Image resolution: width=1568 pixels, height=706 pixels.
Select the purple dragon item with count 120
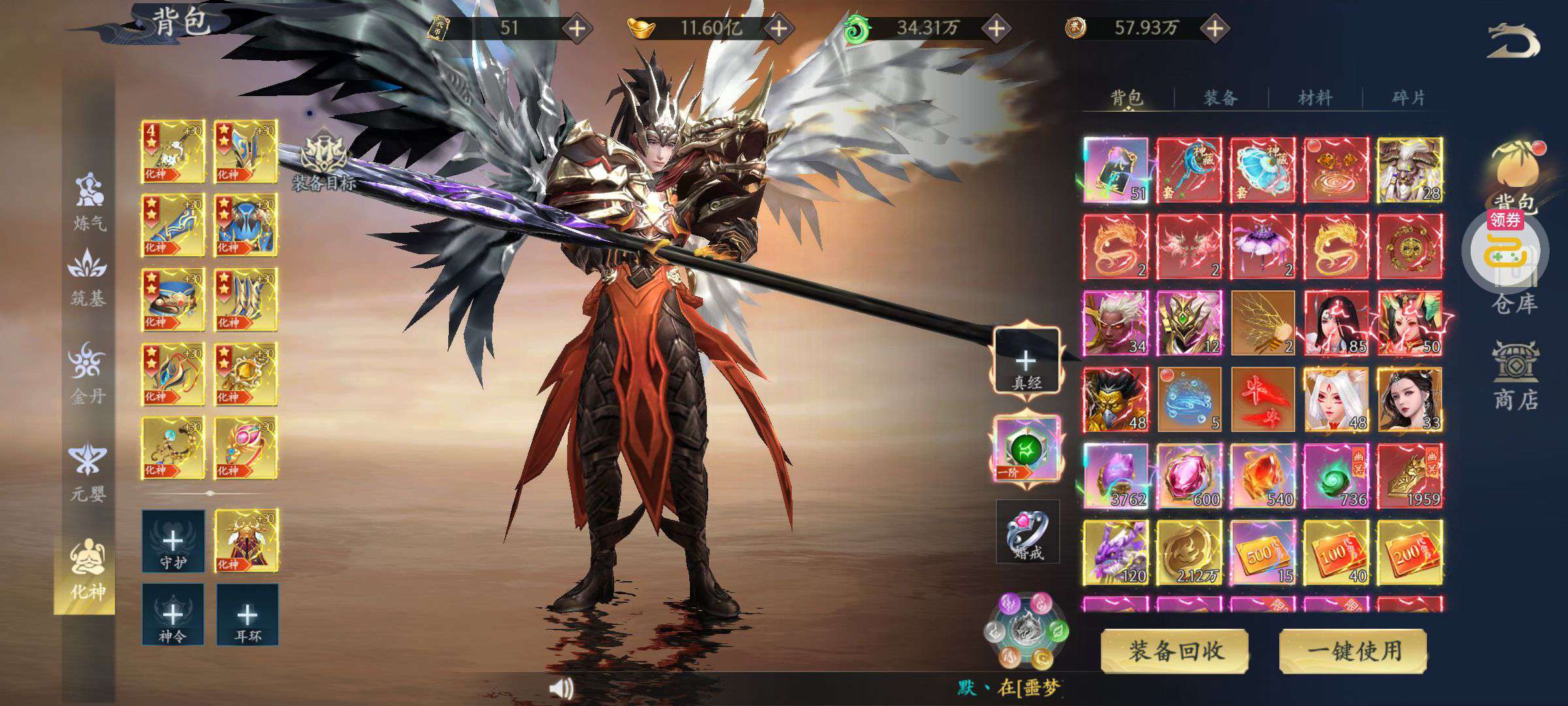[x=1115, y=552]
